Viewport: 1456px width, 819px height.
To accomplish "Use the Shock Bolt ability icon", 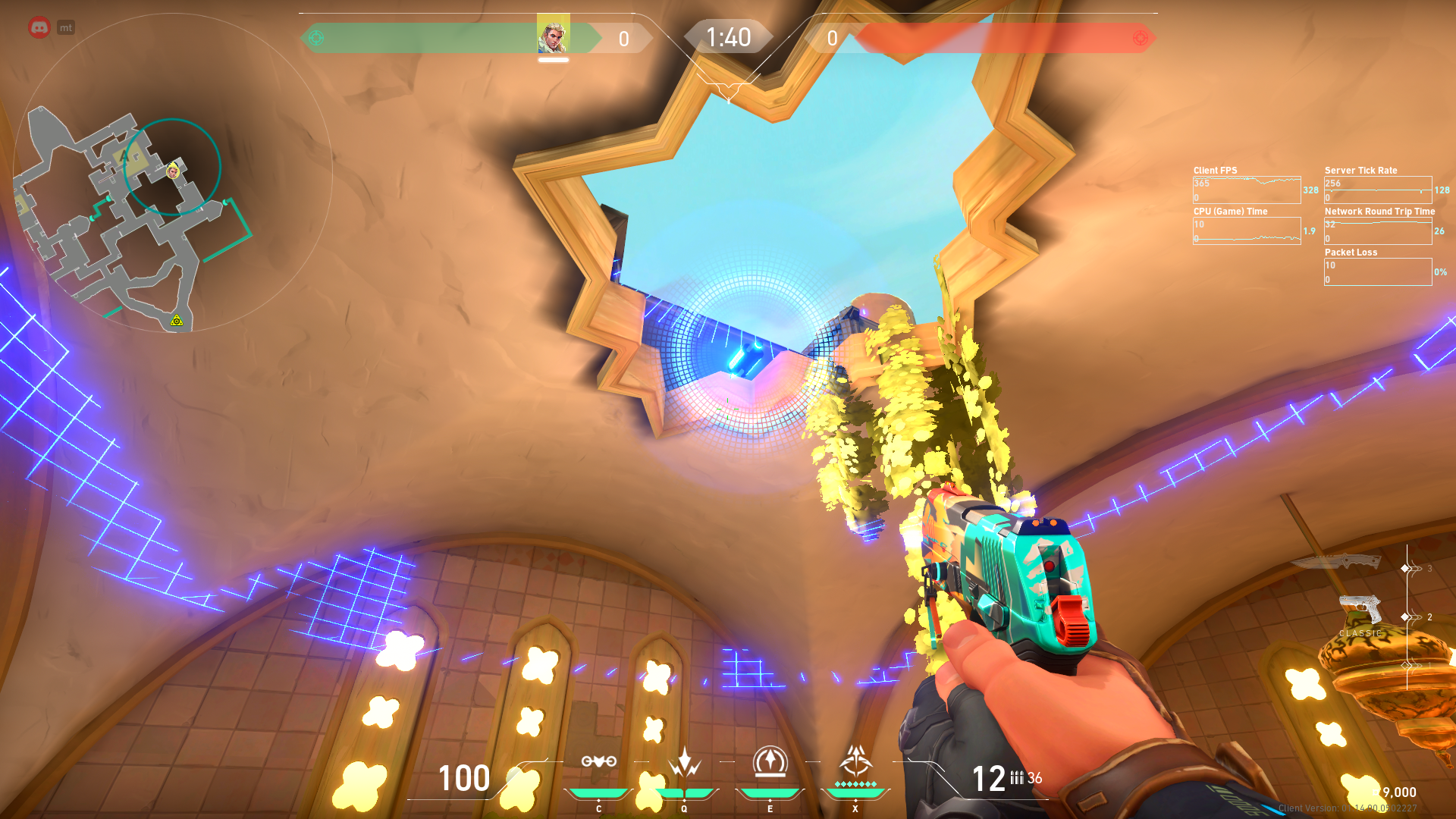I will pyautogui.click(x=684, y=761).
